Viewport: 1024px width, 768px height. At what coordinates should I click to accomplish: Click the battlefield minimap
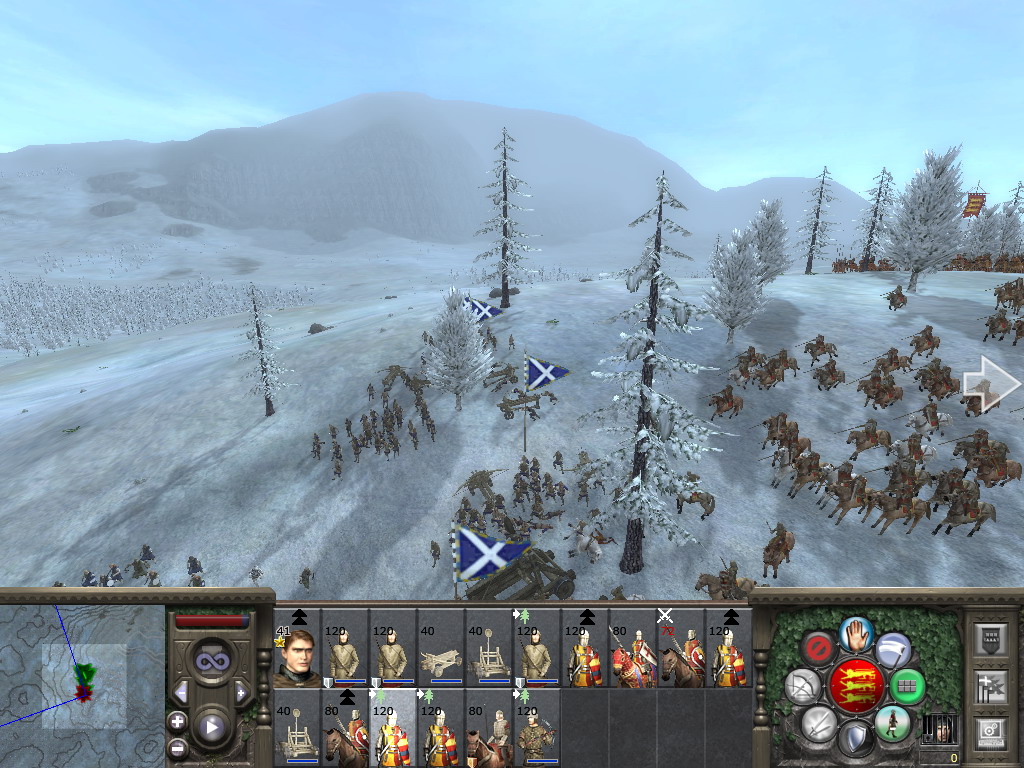coord(82,680)
